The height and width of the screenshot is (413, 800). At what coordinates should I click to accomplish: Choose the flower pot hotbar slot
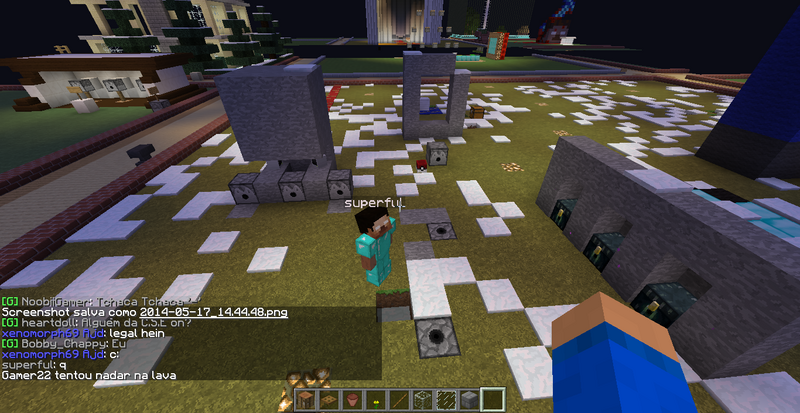[x=351, y=400]
